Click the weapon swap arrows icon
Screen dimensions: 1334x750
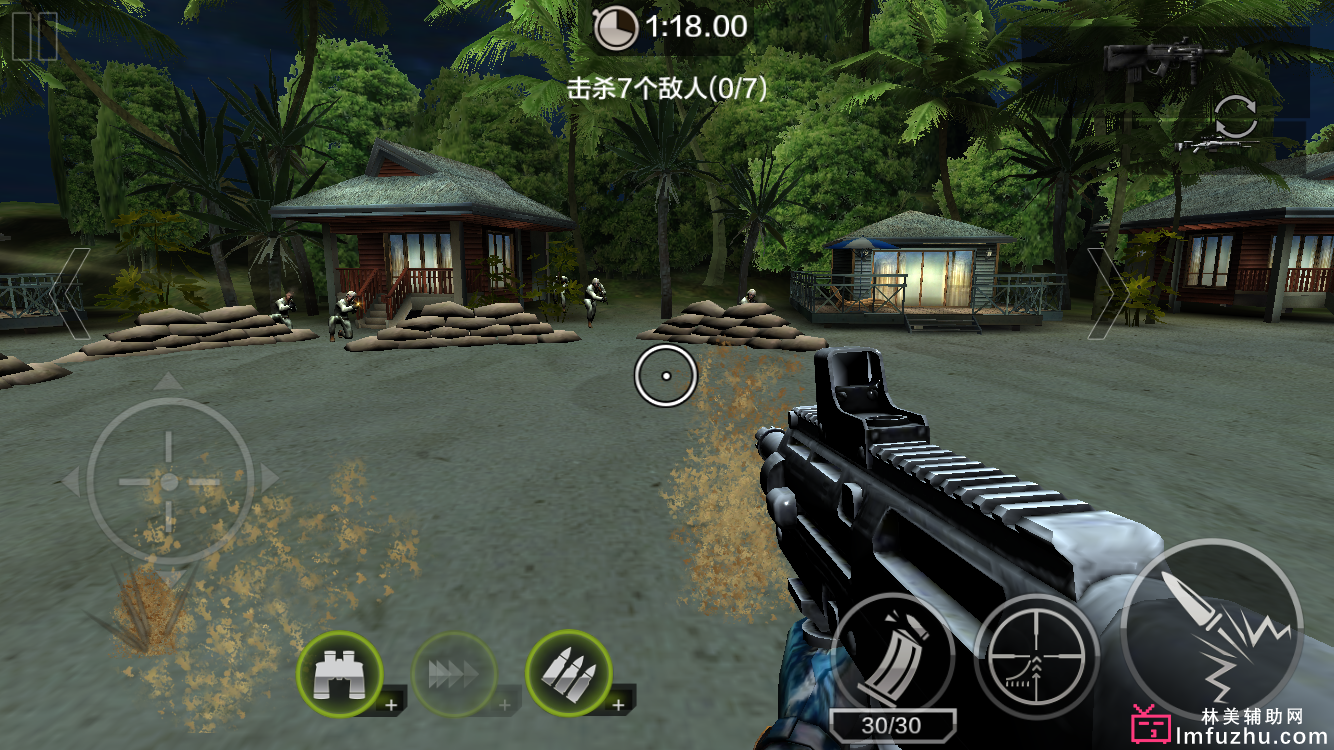click(1236, 118)
